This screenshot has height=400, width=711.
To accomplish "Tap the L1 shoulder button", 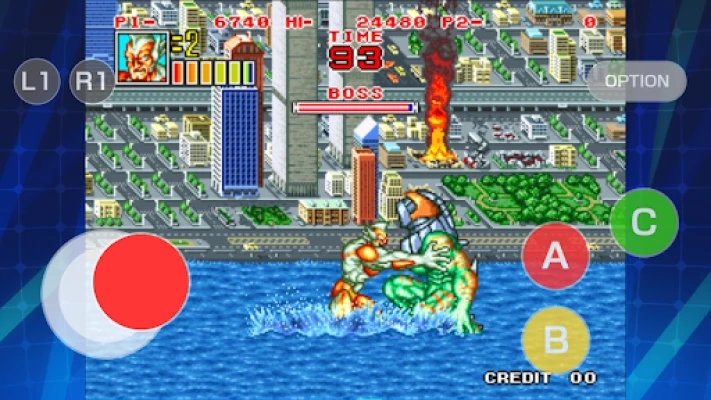I will click(37, 82).
